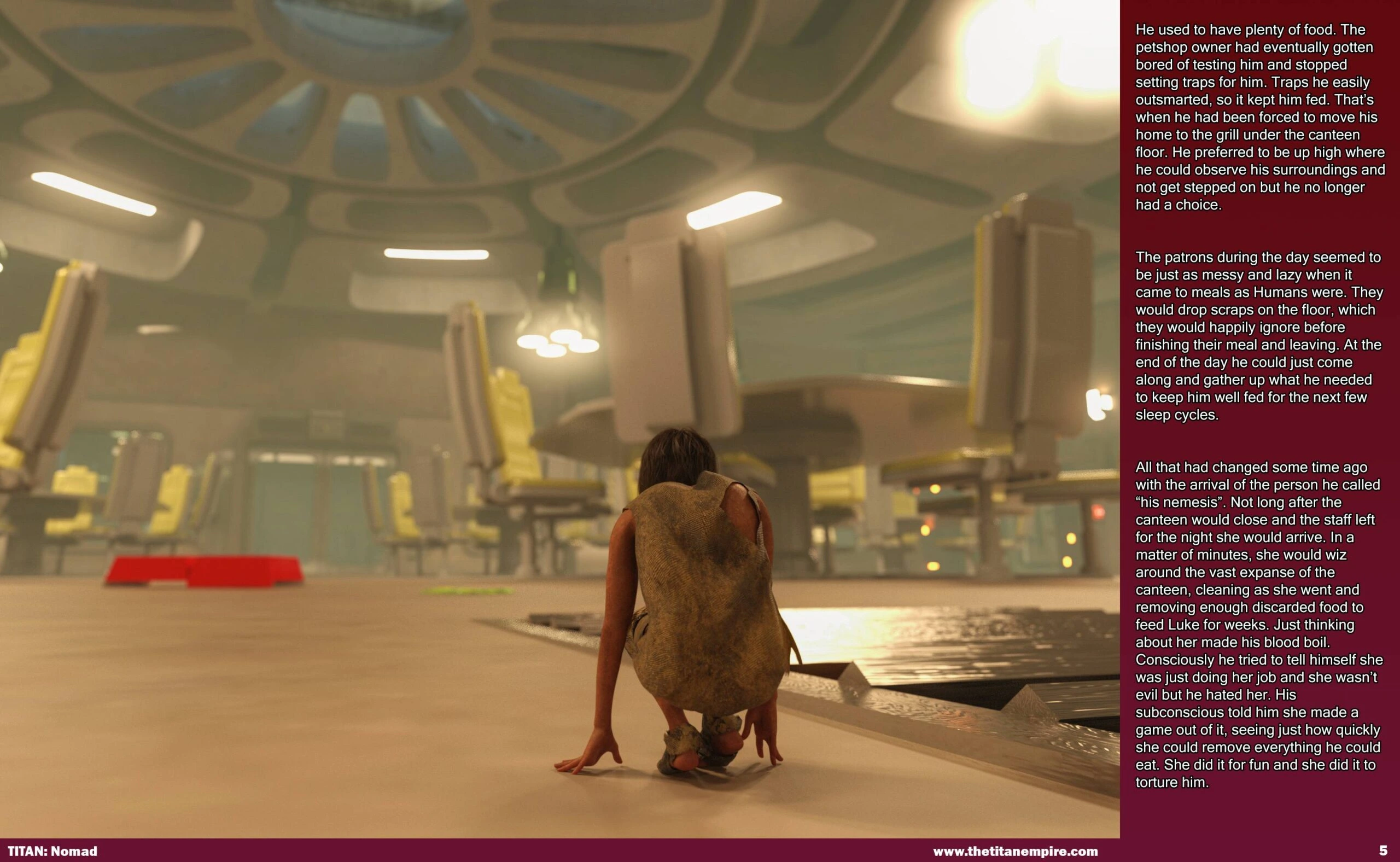Screen dimensions: 1400x862
Task: Open the www.thetitanempire.com footer link
Action: (1015, 851)
